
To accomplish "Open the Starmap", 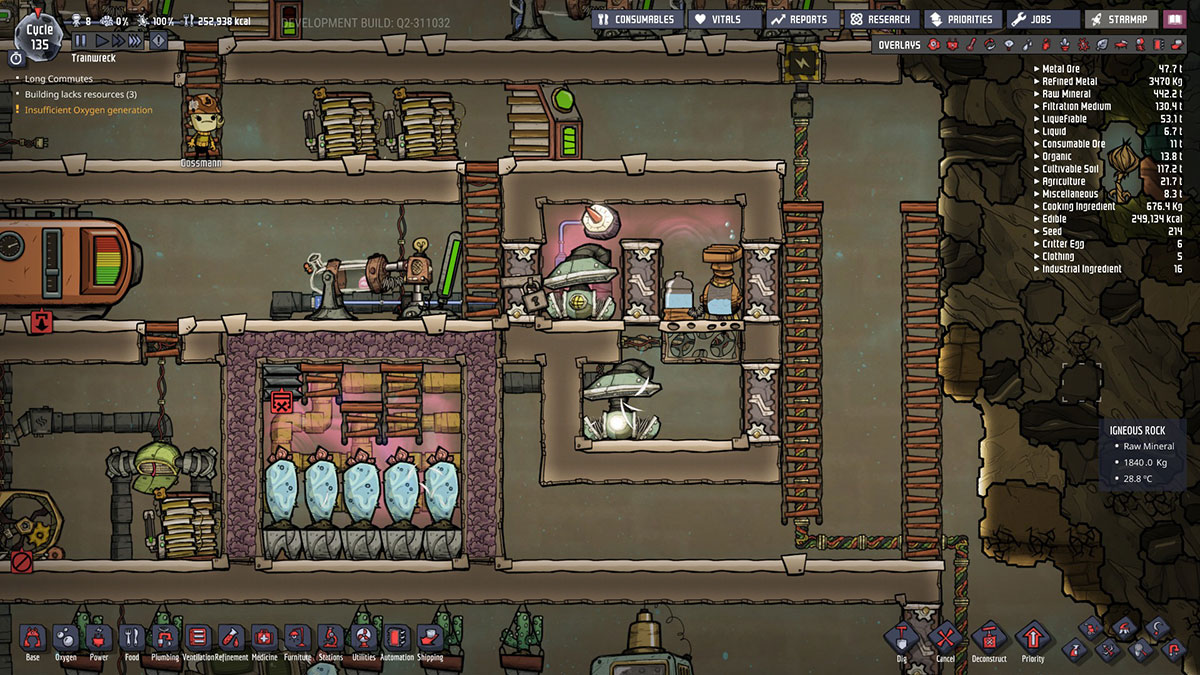I will [1121, 19].
